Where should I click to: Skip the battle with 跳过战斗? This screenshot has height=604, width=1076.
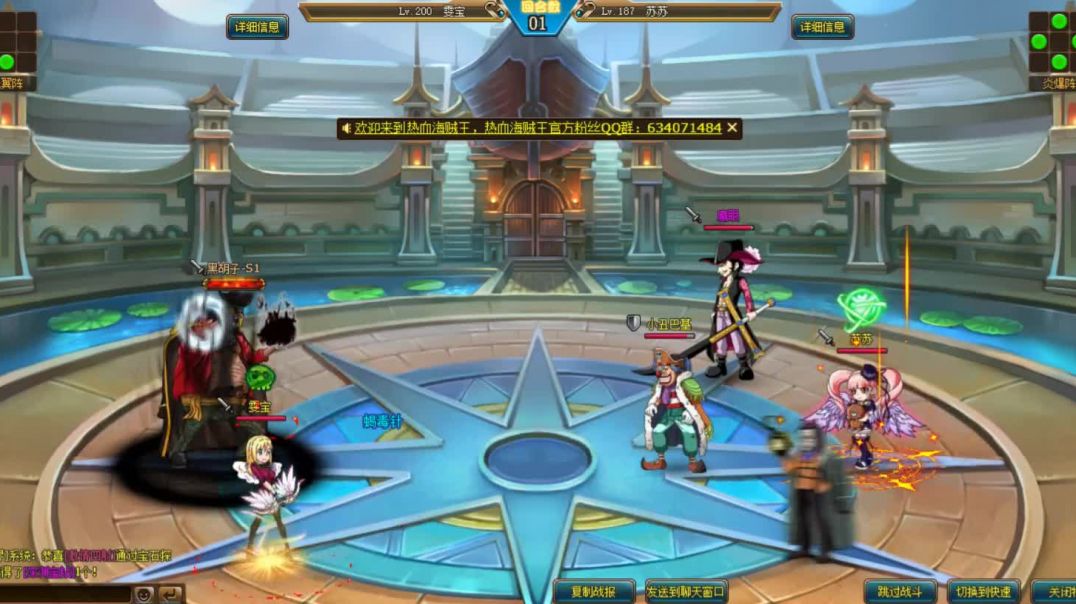(900, 592)
